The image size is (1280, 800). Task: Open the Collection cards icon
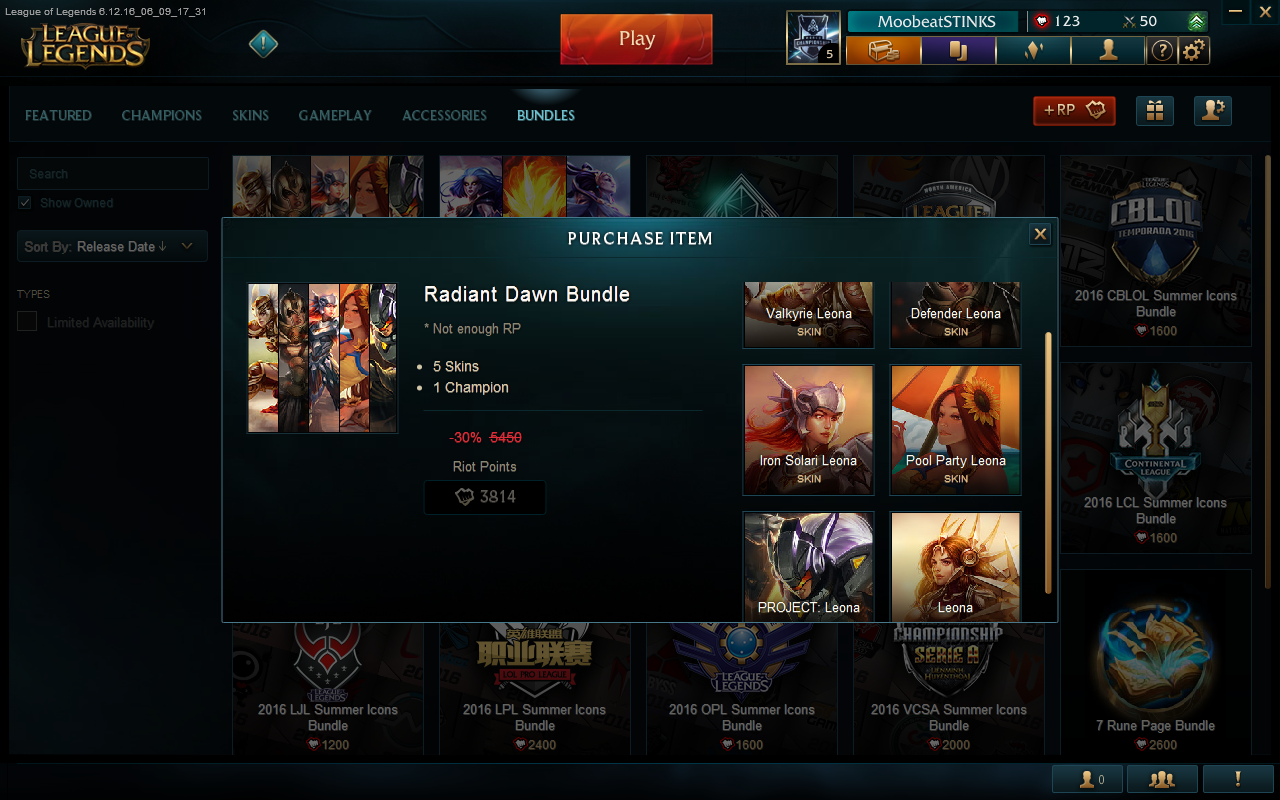coord(958,50)
